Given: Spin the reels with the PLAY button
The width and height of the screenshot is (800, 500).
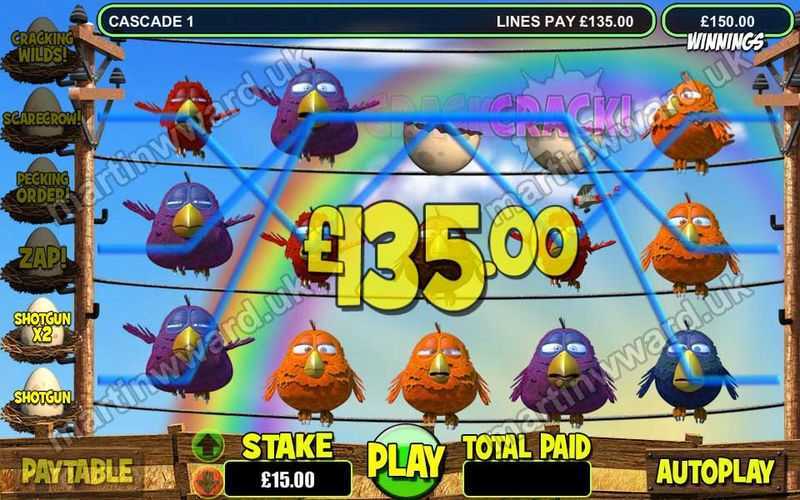Looking at the screenshot, I should 405,460.
